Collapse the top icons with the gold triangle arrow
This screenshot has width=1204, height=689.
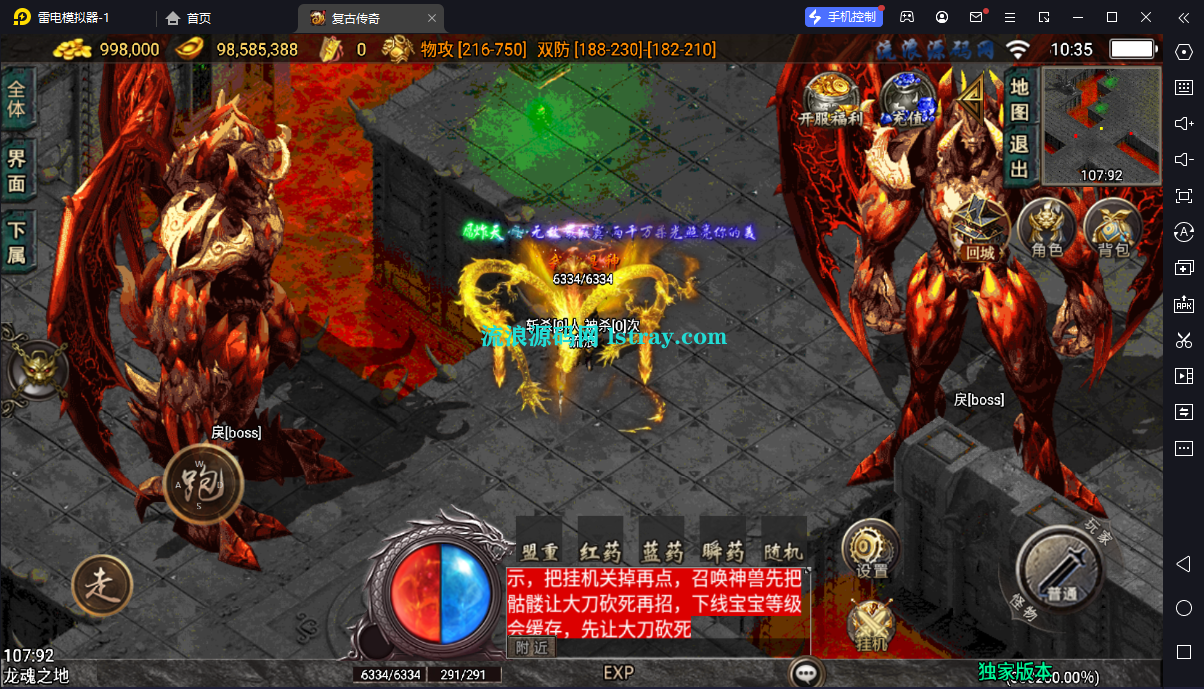tap(969, 94)
